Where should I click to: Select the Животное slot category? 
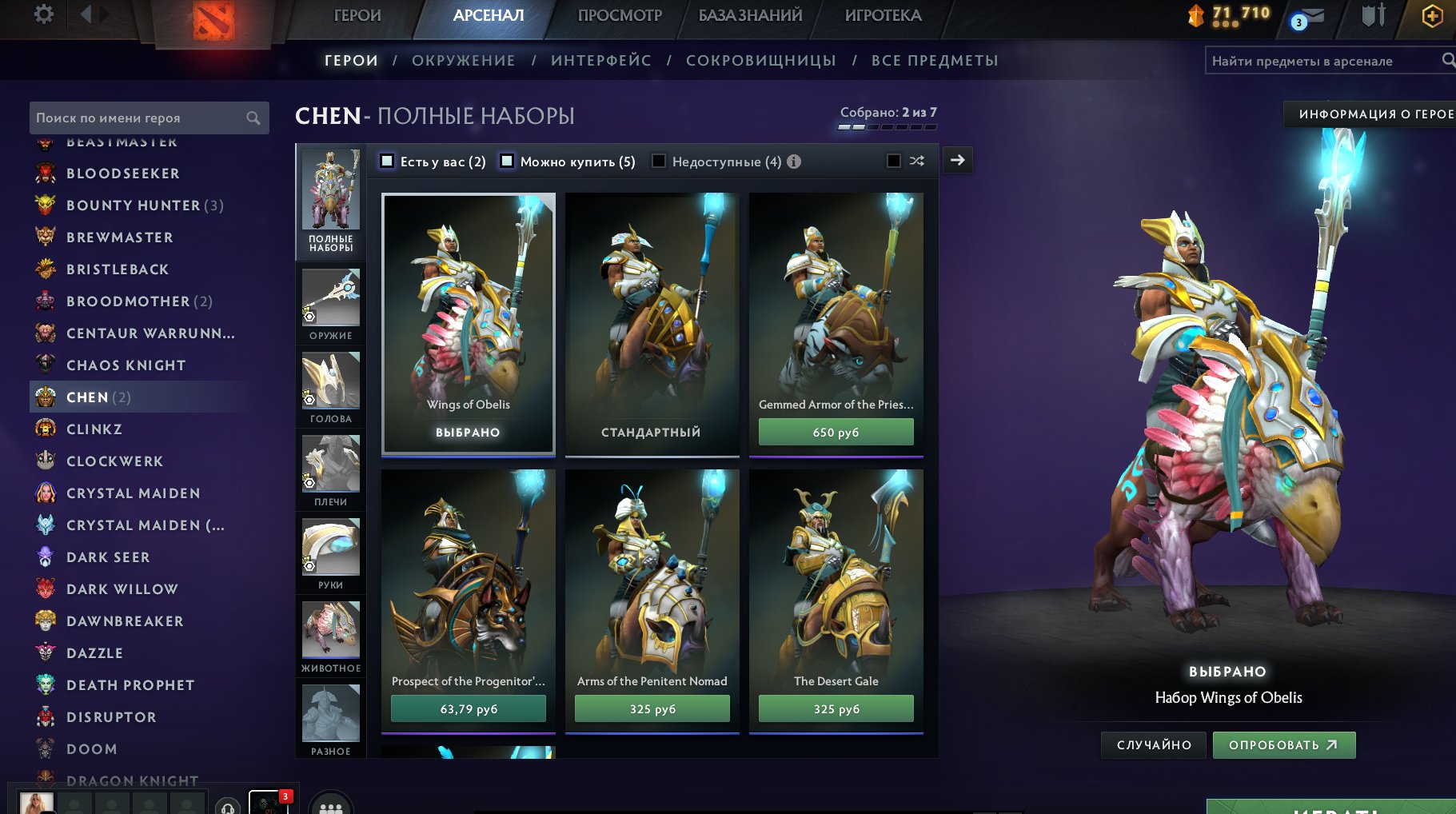pyautogui.click(x=330, y=636)
